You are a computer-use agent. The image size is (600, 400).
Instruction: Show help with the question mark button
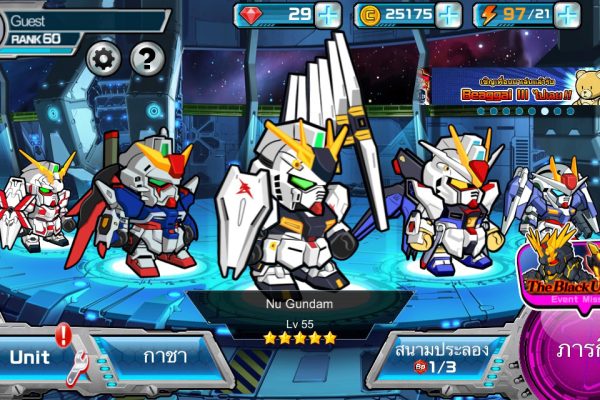pos(147,59)
